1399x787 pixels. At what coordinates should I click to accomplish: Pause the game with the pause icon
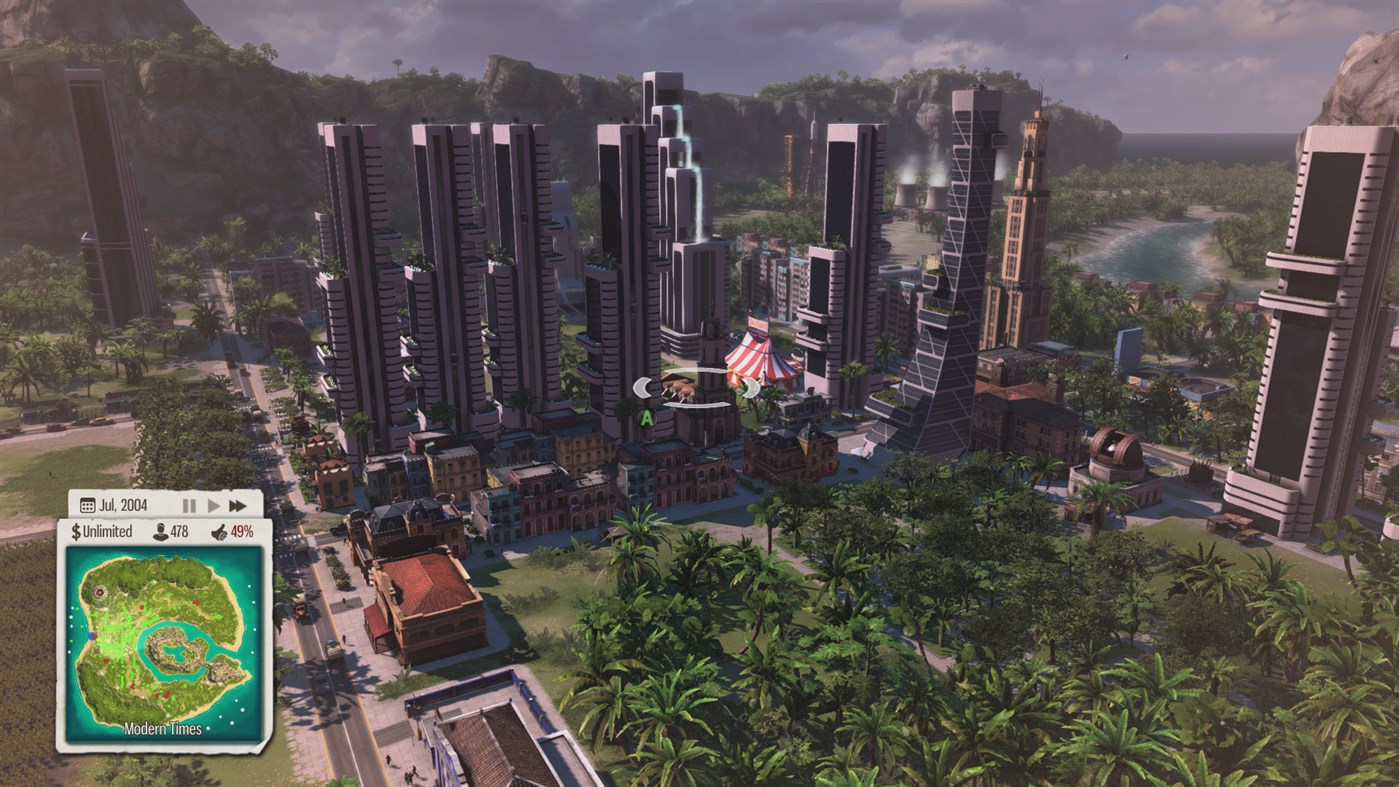190,505
